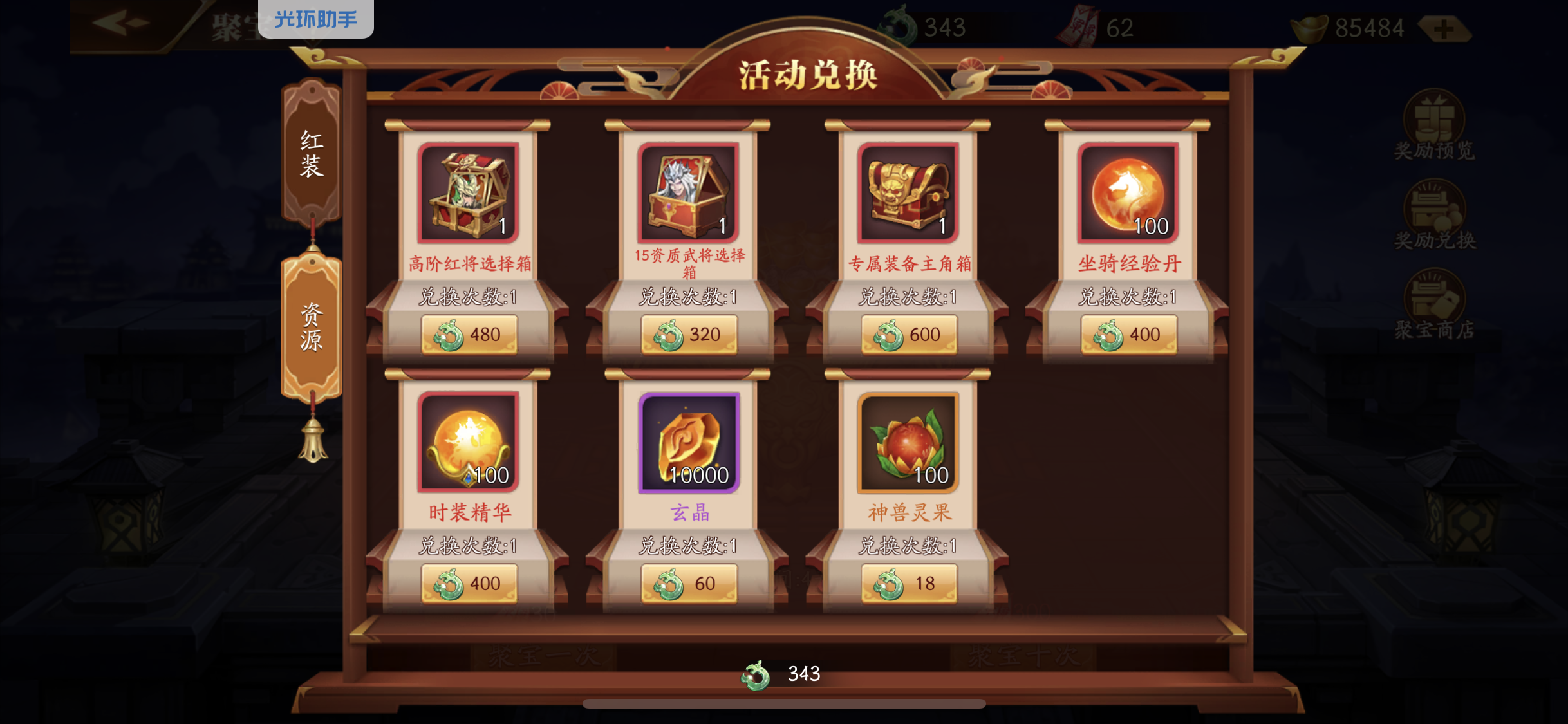The width and height of the screenshot is (1568, 724).
Task: Select the 玄晶 item with purple border
Action: (689, 441)
